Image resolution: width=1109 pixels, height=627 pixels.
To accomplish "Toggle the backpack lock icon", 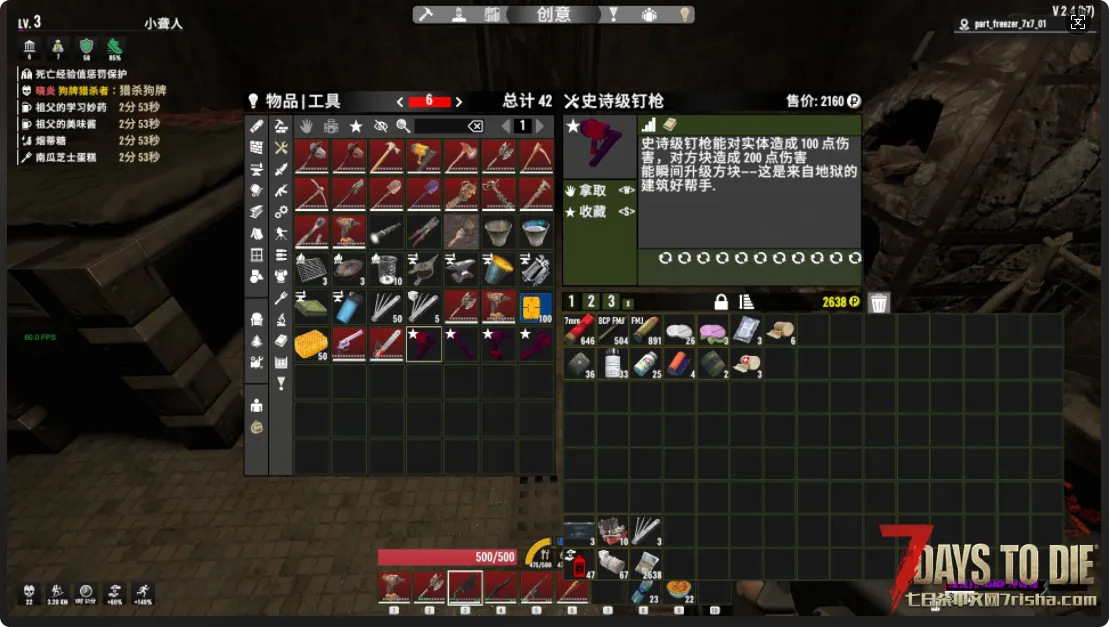I will tap(720, 302).
